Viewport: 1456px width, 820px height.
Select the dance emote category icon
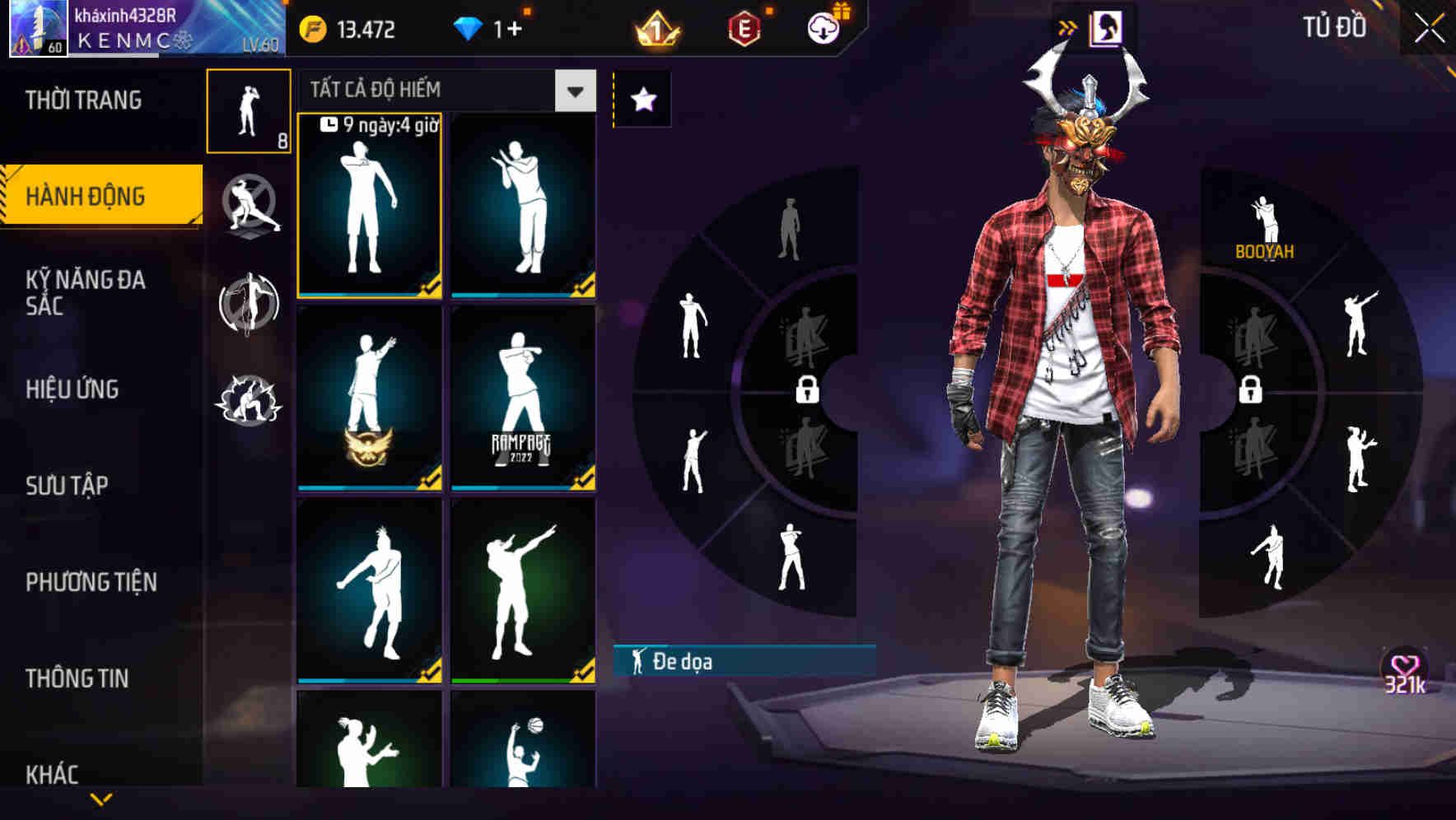(x=247, y=305)
